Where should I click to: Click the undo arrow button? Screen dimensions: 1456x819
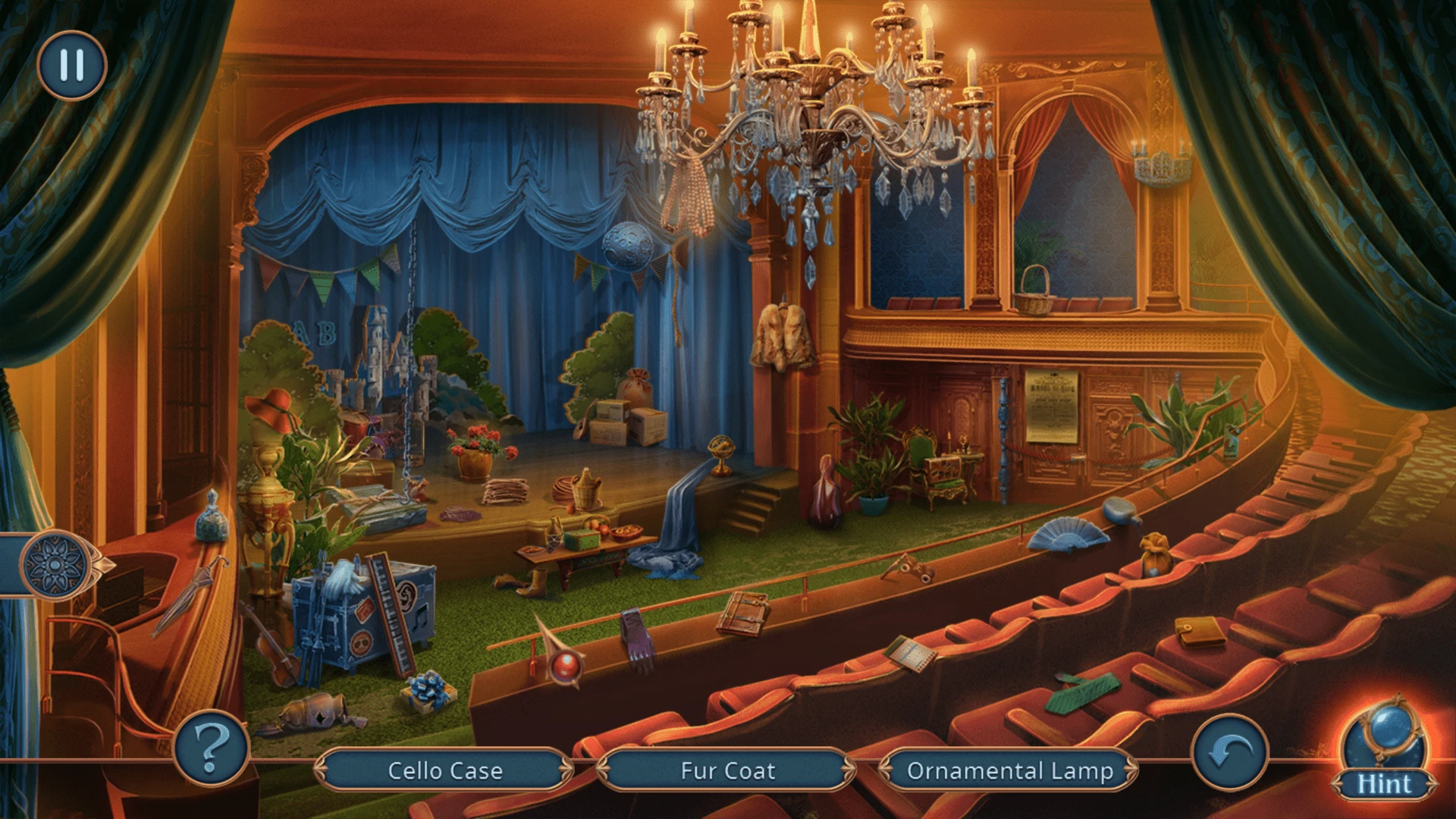coord(1229,752)
